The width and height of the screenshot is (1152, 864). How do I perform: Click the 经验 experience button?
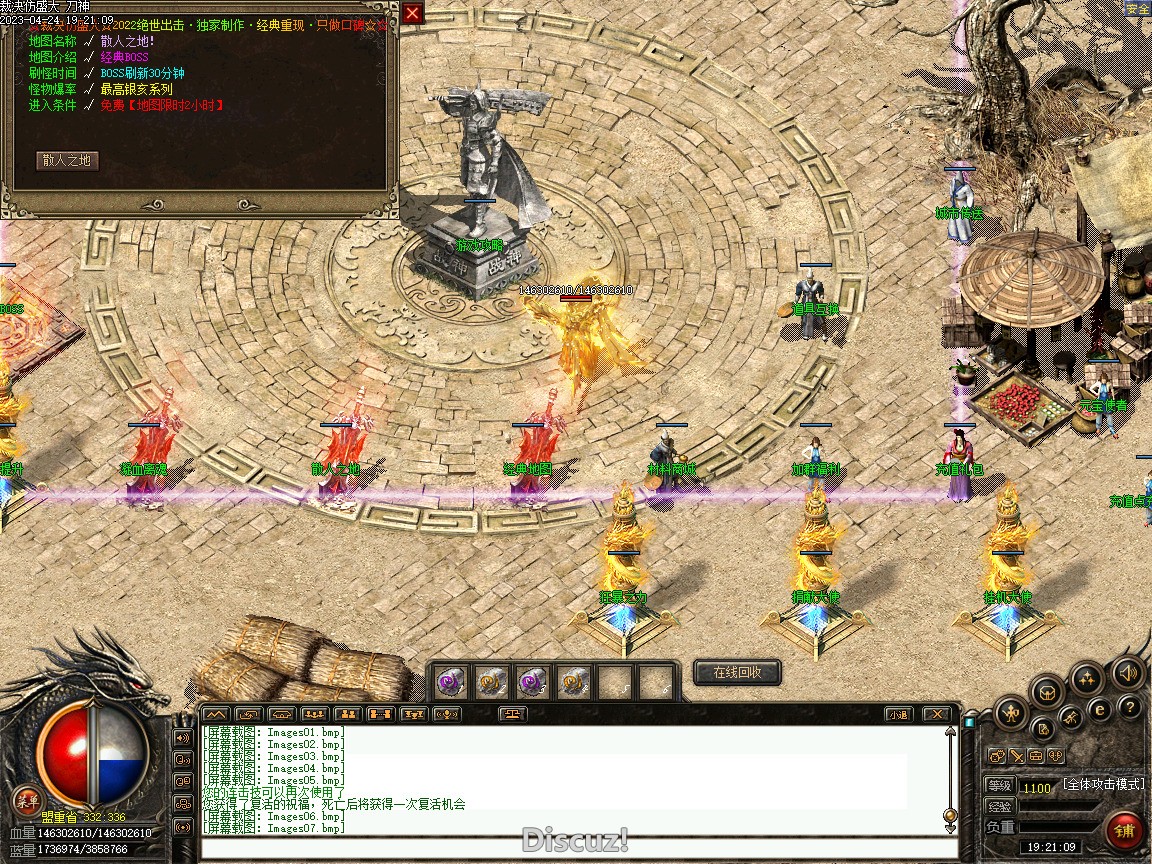(x=1000, y=806)
